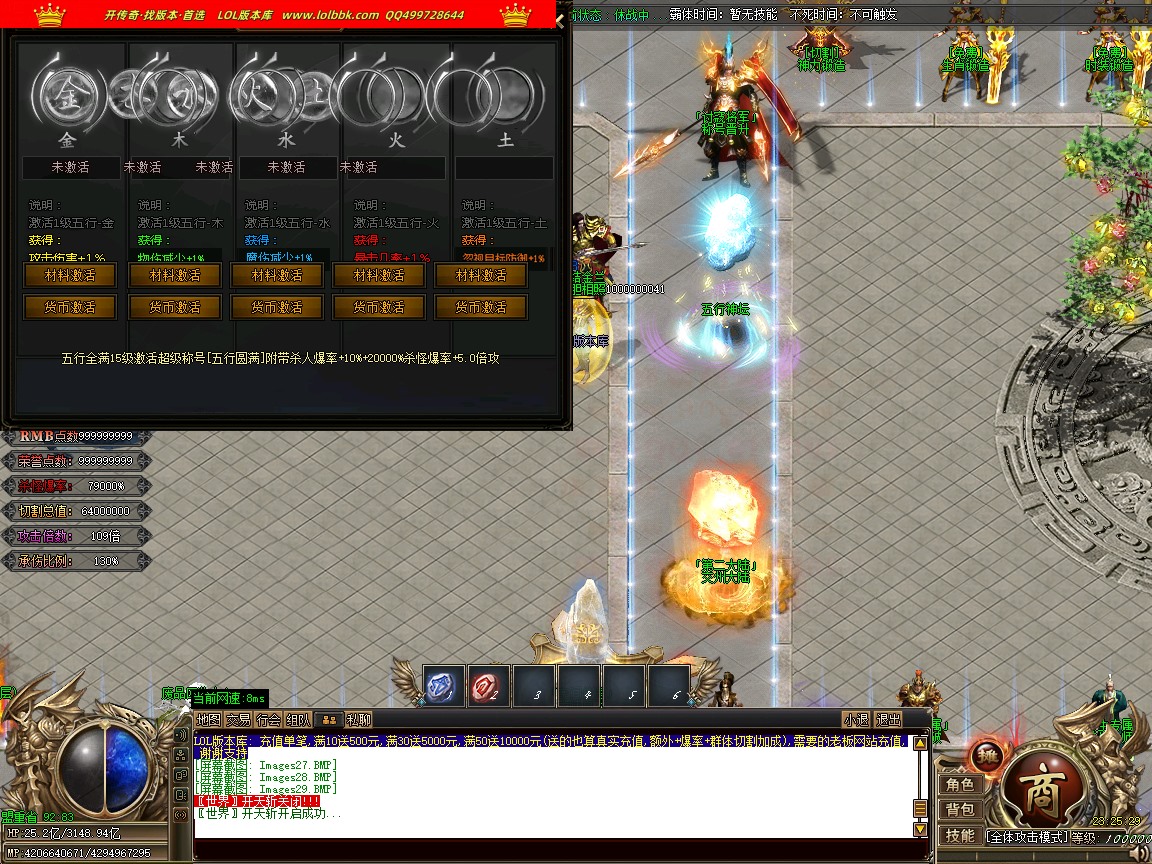Viewport: 1152px width, 864px height.
Task: Choose 货币激活 for the 火 element
Action: 379,307
